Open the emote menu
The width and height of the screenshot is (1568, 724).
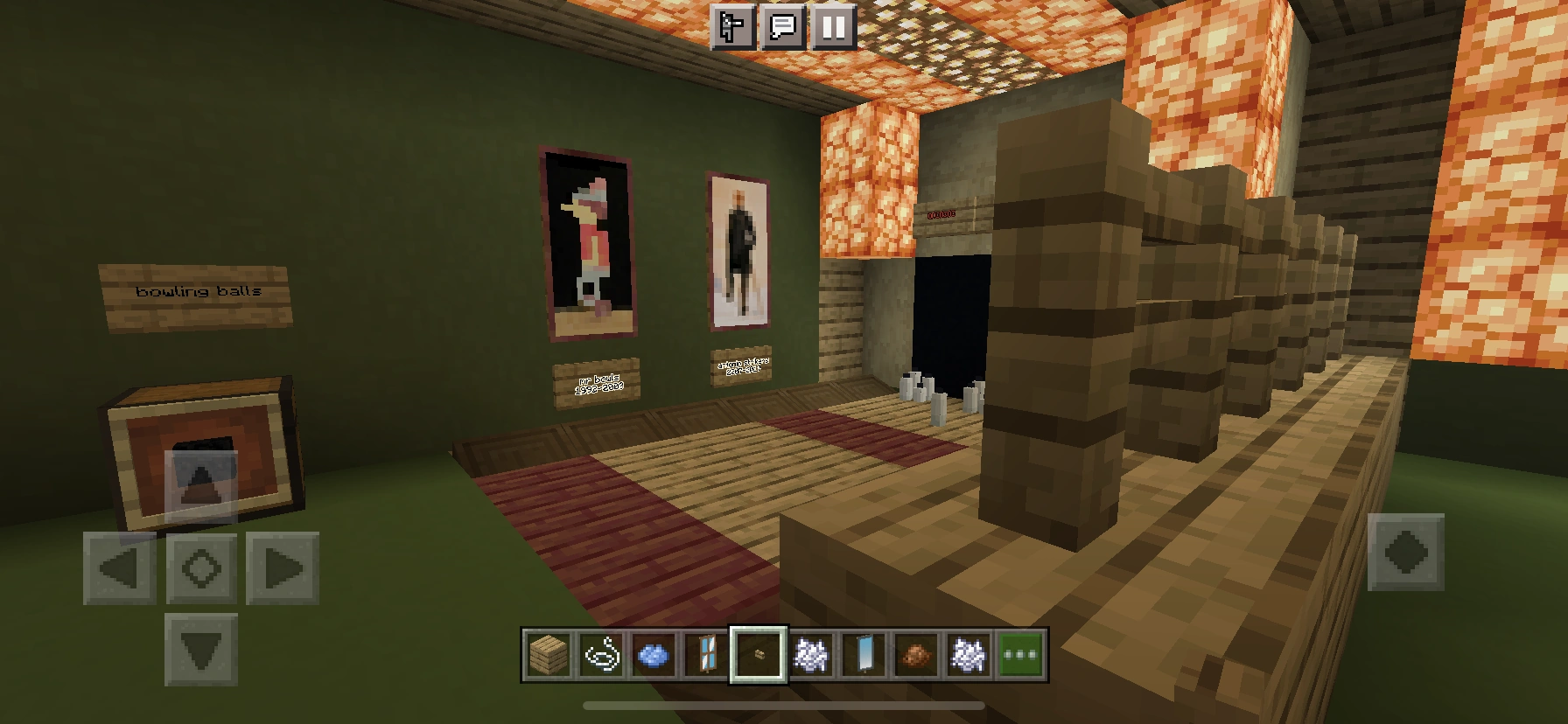(x=731, y=27)
